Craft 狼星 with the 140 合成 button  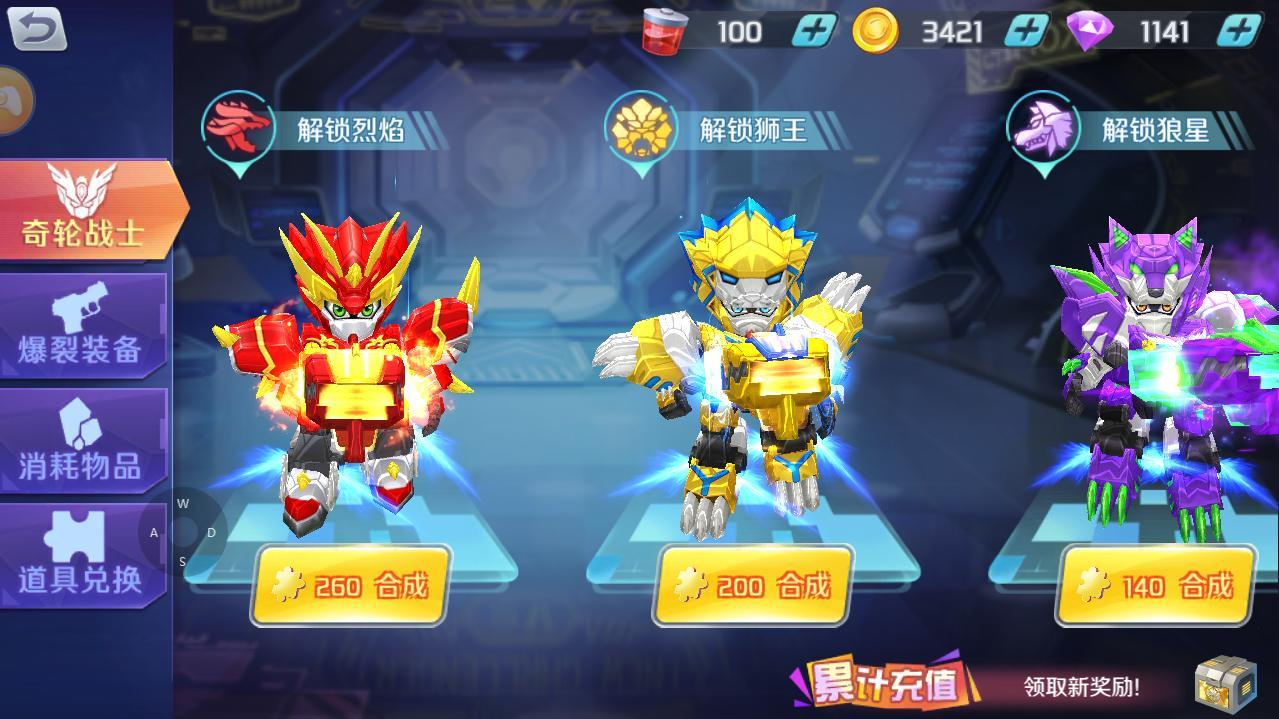1156,586
